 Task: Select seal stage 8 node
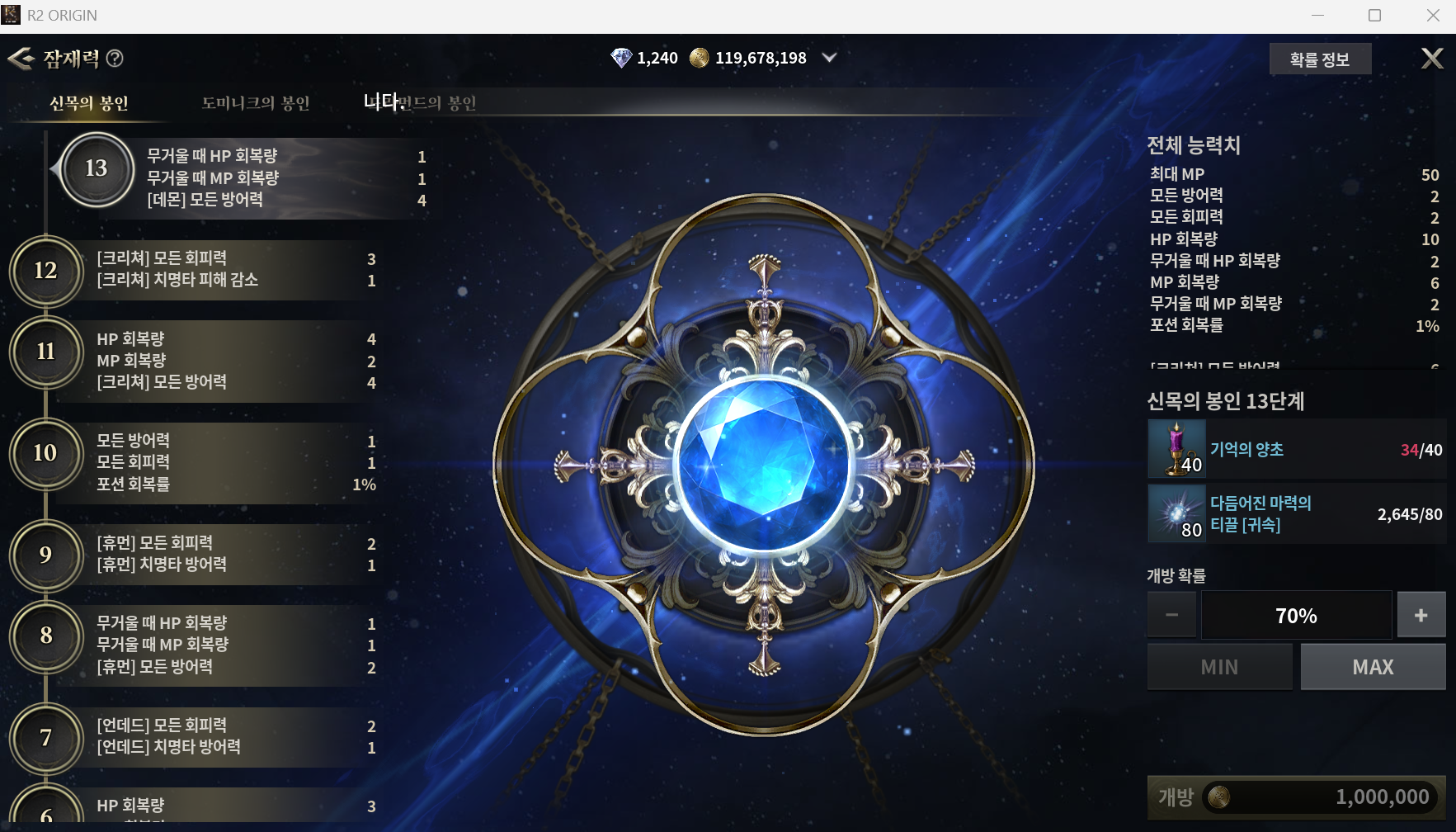pyautogui.click(x=45, y=636)
